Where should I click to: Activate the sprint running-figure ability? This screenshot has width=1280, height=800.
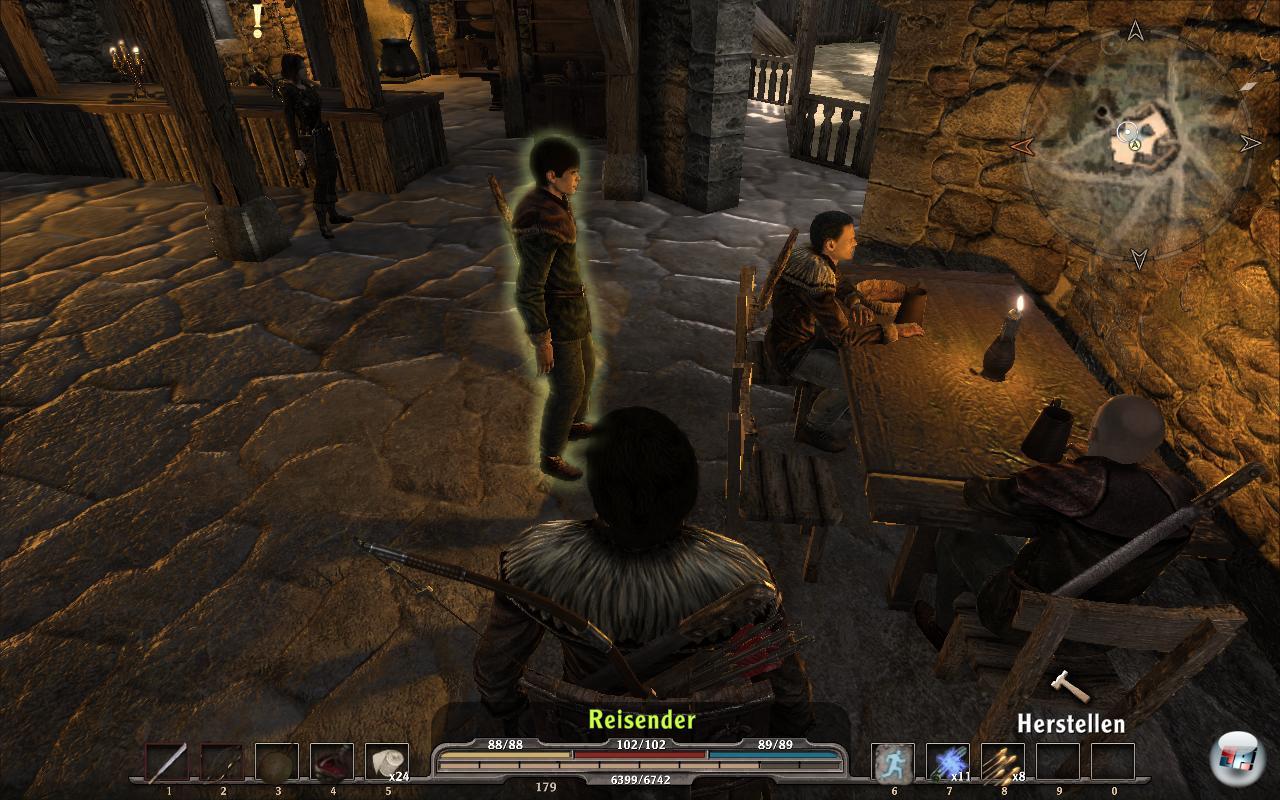892,763
